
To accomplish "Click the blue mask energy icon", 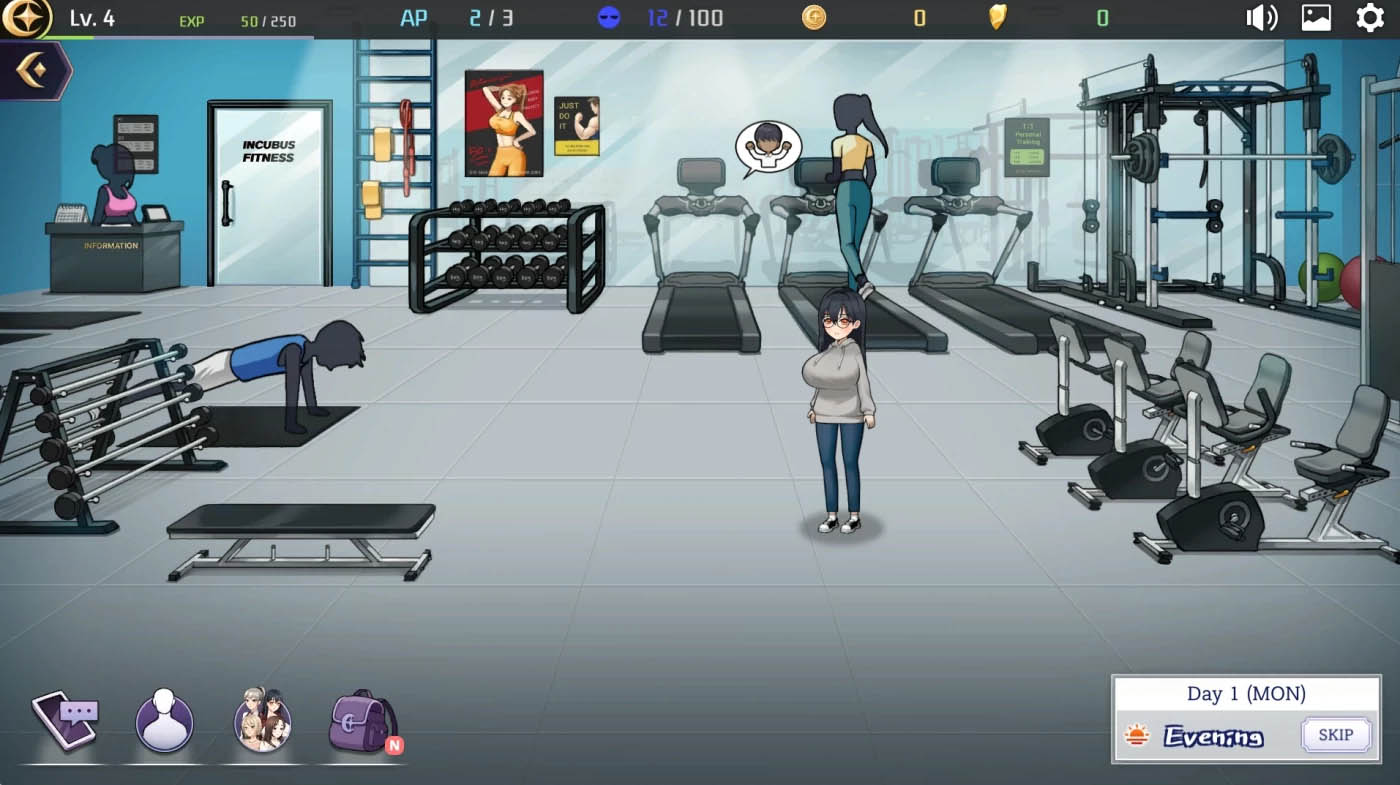I will click(x=607, y=17).
